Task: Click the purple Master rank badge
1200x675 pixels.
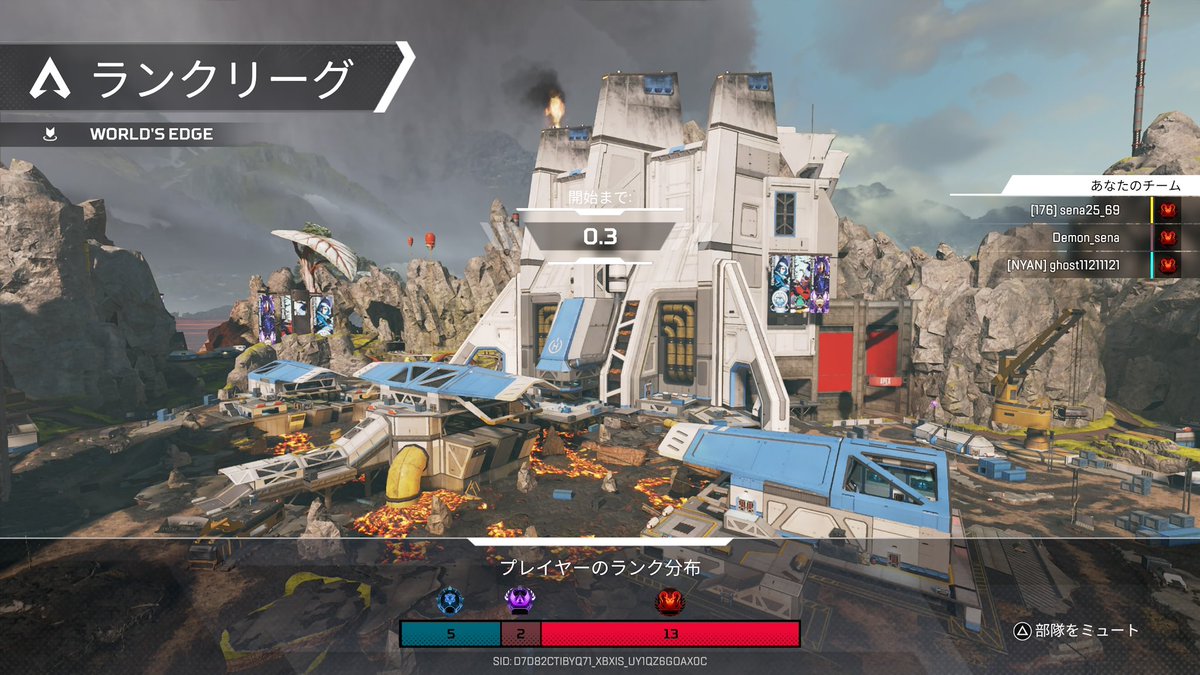Action: pos(520,600)
